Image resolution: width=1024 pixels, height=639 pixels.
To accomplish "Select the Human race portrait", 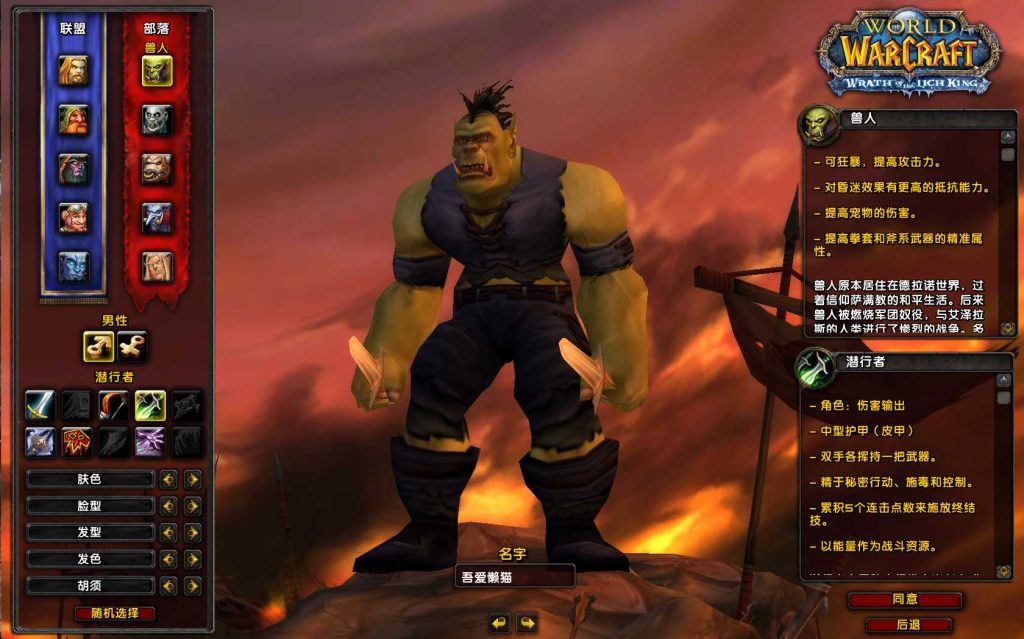I will point(73,70).
